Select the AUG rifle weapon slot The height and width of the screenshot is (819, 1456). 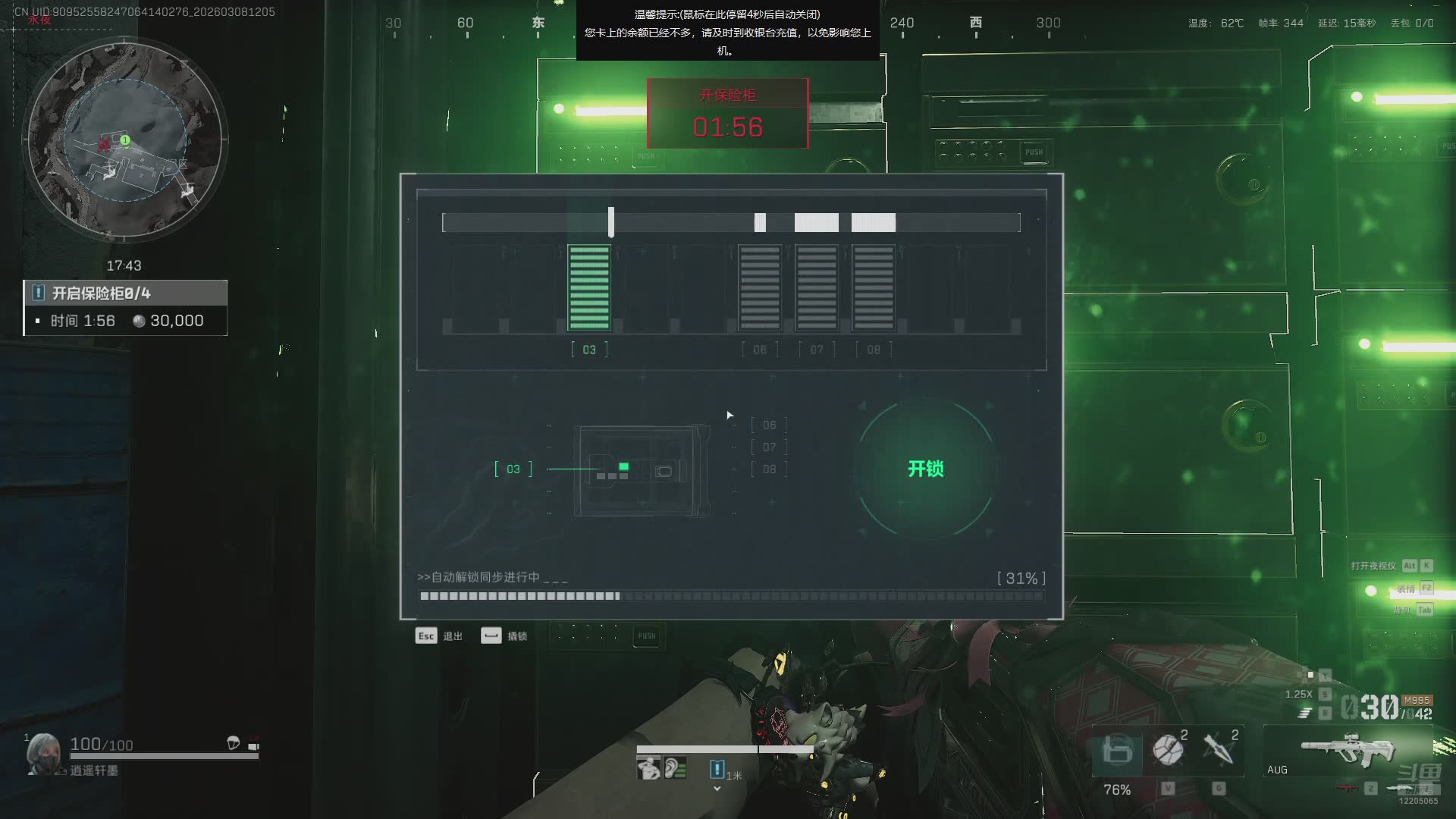[1346, 751]
